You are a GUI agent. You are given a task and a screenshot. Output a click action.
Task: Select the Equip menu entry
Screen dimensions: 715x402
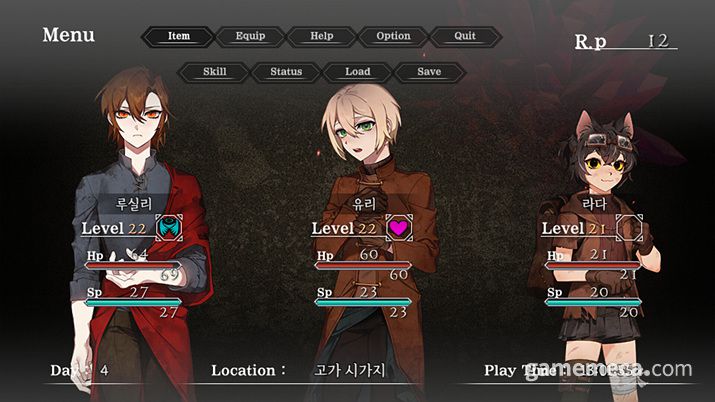(x=250, y=36)
